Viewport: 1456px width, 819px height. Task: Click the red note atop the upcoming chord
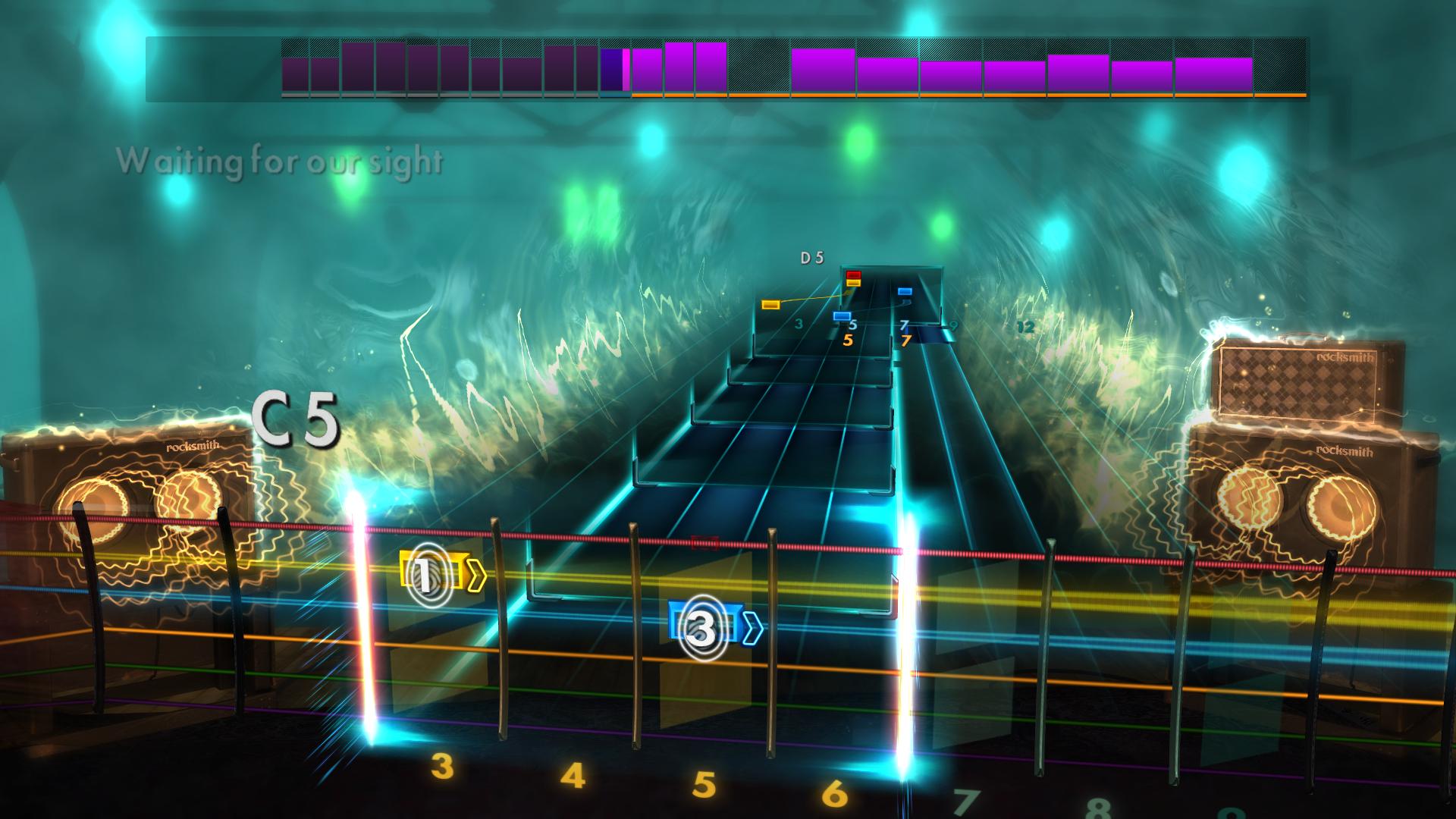pyautogui.click(x=853, y=275)
